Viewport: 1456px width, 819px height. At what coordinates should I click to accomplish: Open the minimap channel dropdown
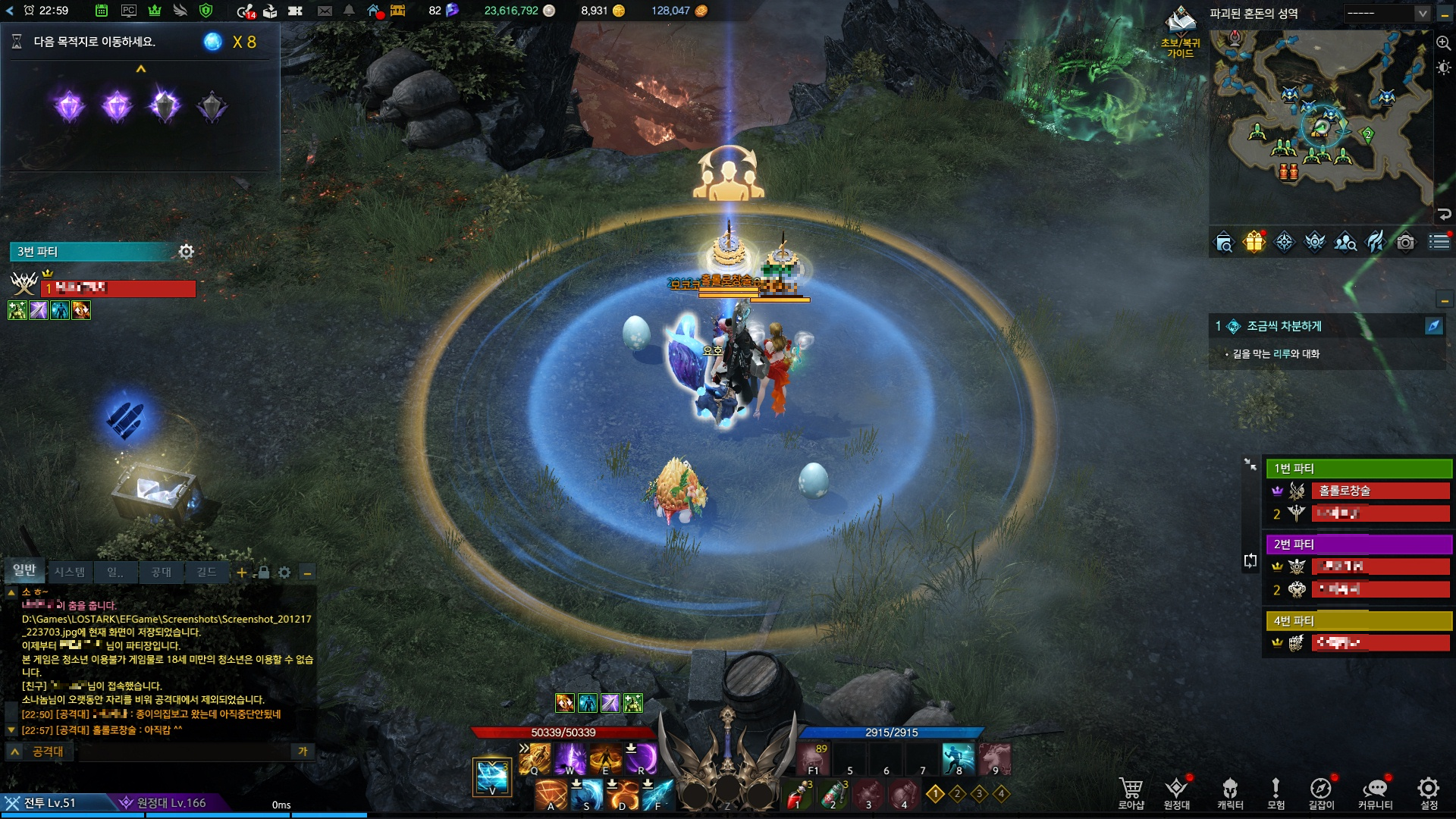1422,14
